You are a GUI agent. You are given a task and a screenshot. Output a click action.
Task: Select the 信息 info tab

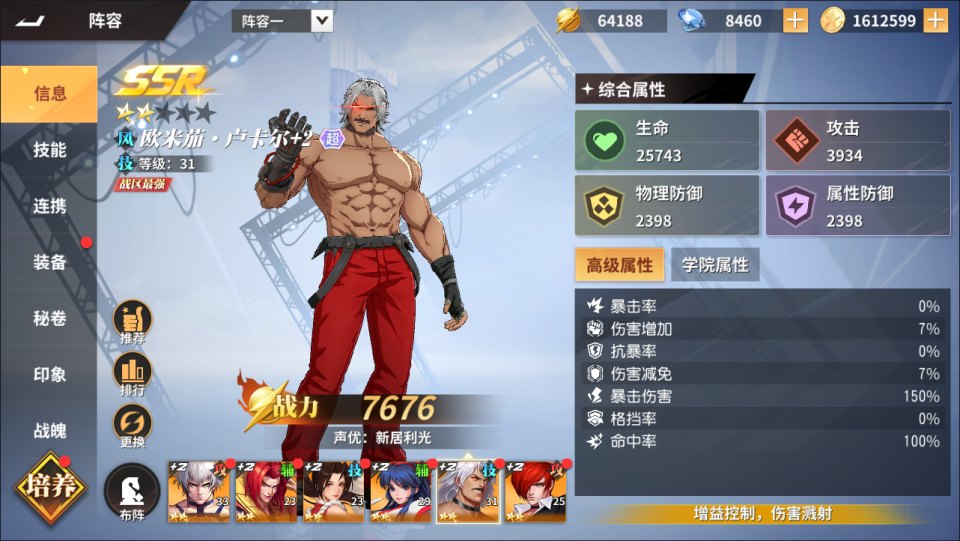tap(49, 94)
